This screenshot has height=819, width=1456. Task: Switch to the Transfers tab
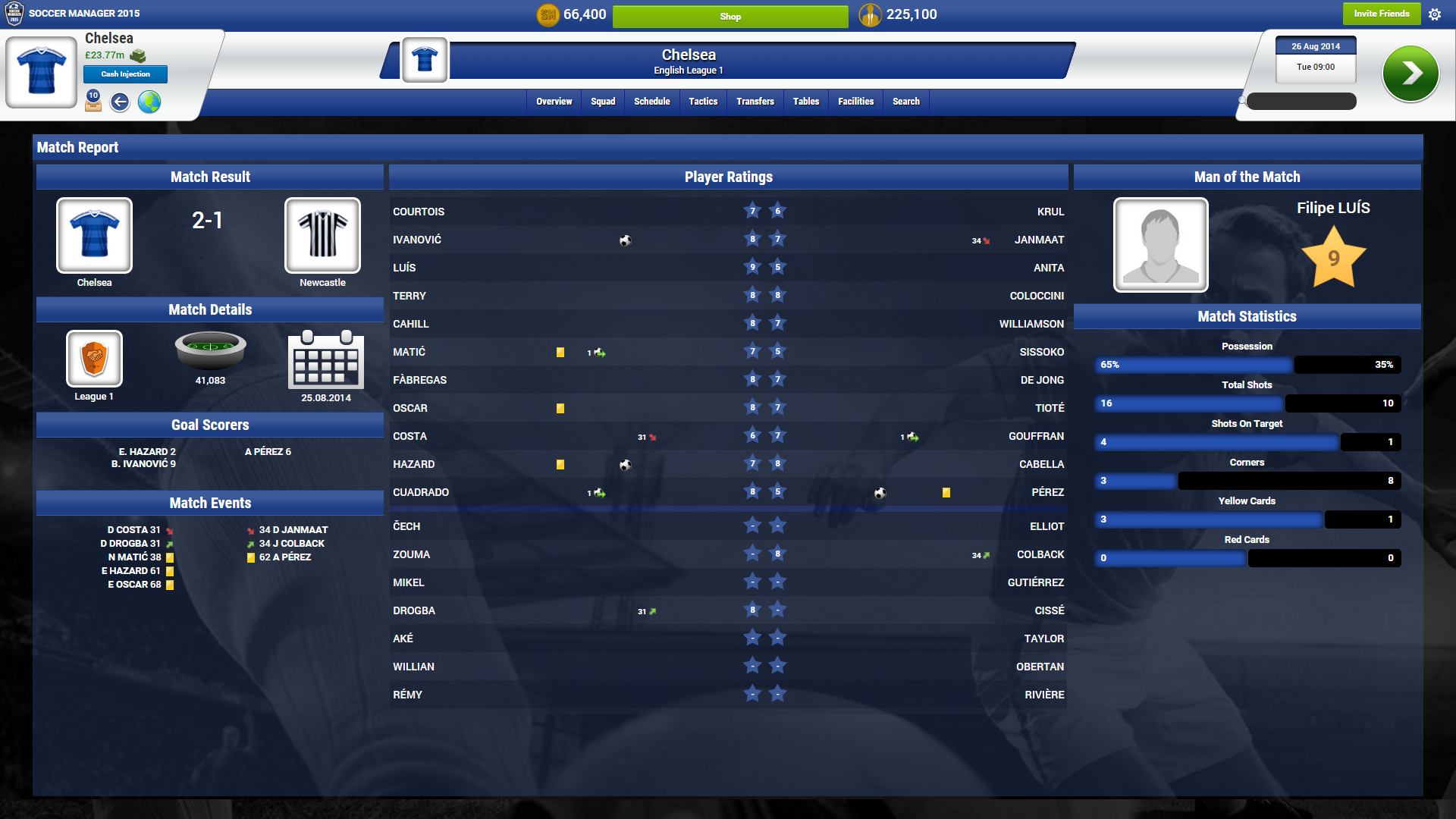point(755,101)
